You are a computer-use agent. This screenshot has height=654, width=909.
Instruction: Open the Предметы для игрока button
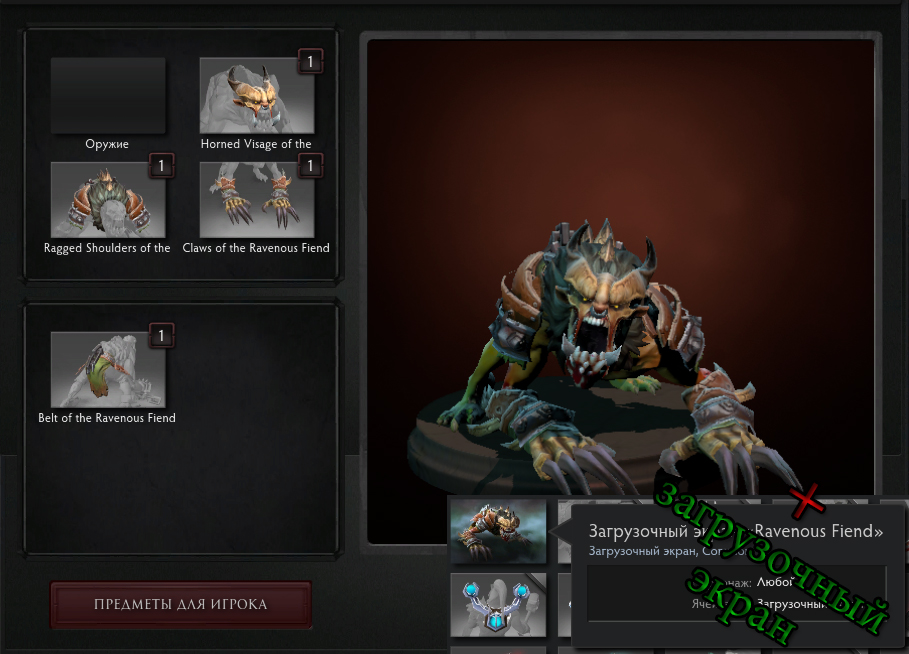(x=181, y=604)
